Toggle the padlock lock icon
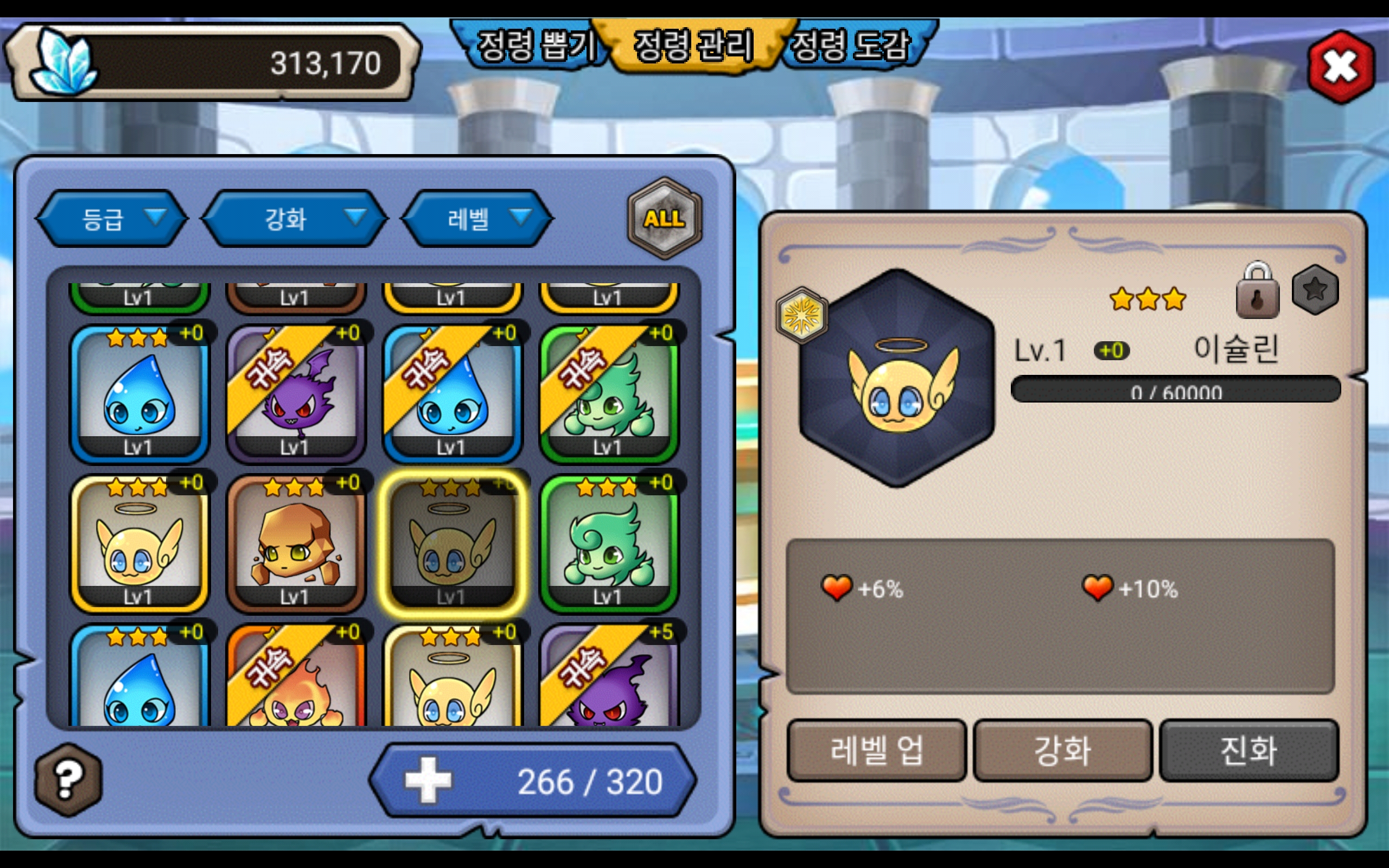 pos(1257,291)
